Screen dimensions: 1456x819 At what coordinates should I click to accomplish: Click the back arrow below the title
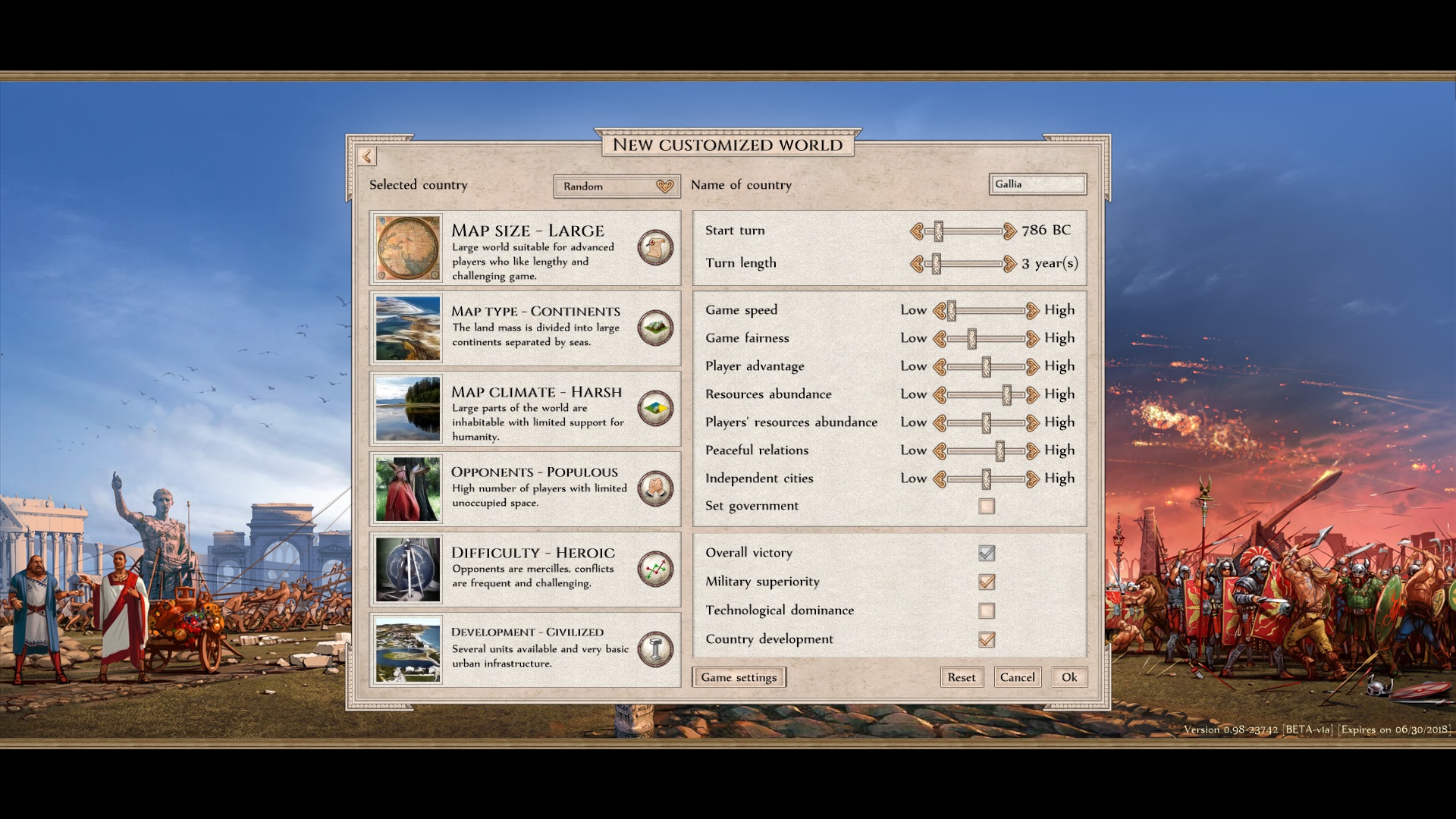pos(367,156)
